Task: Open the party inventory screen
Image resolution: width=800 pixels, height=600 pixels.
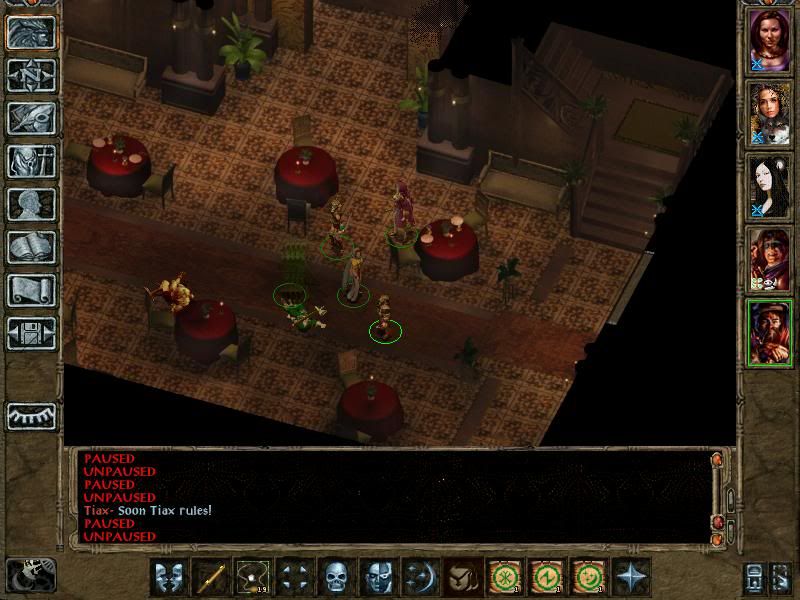Action: tap(31, 161)
